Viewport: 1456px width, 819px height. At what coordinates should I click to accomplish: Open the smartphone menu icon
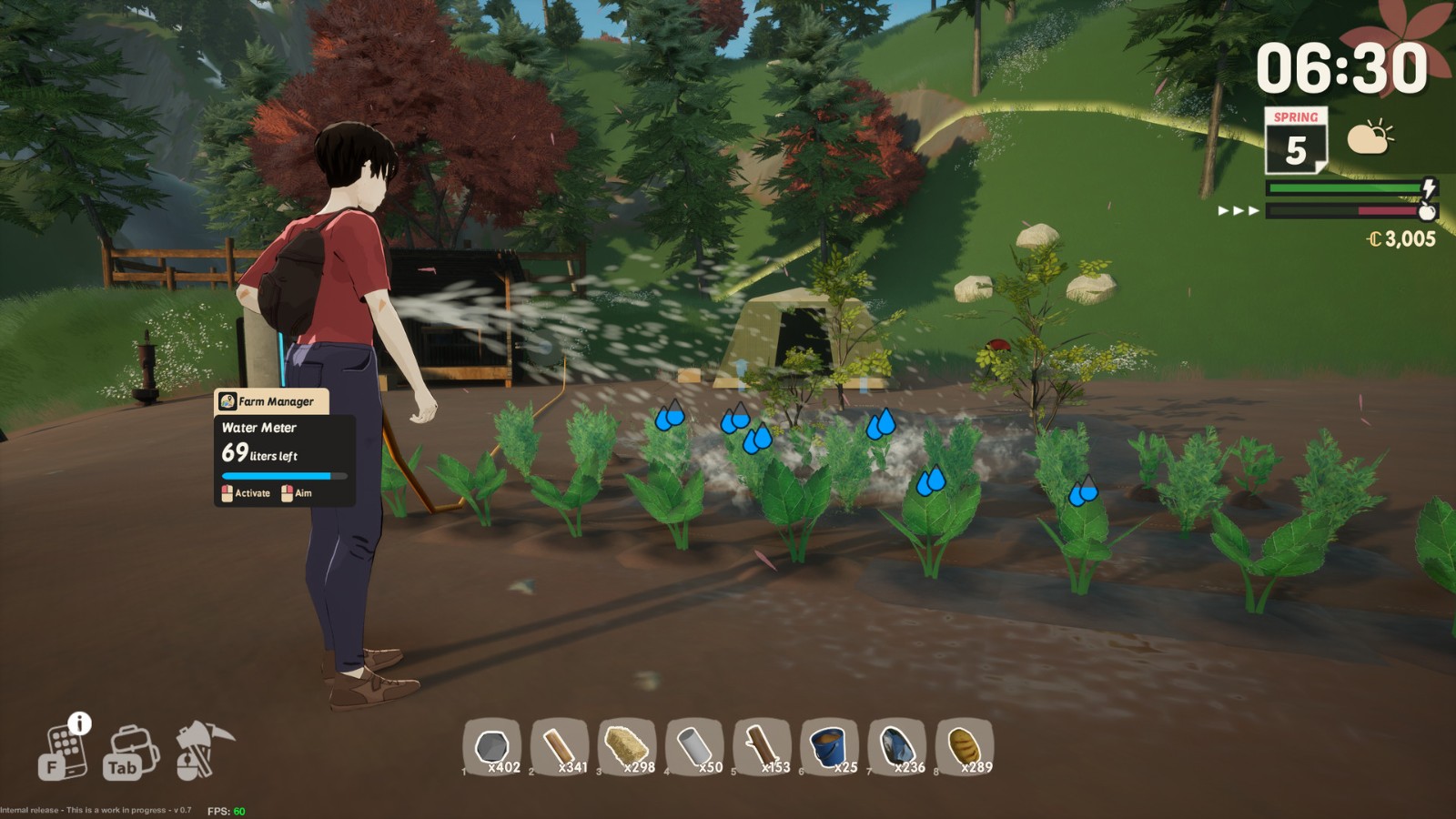(x=64, y=752)
